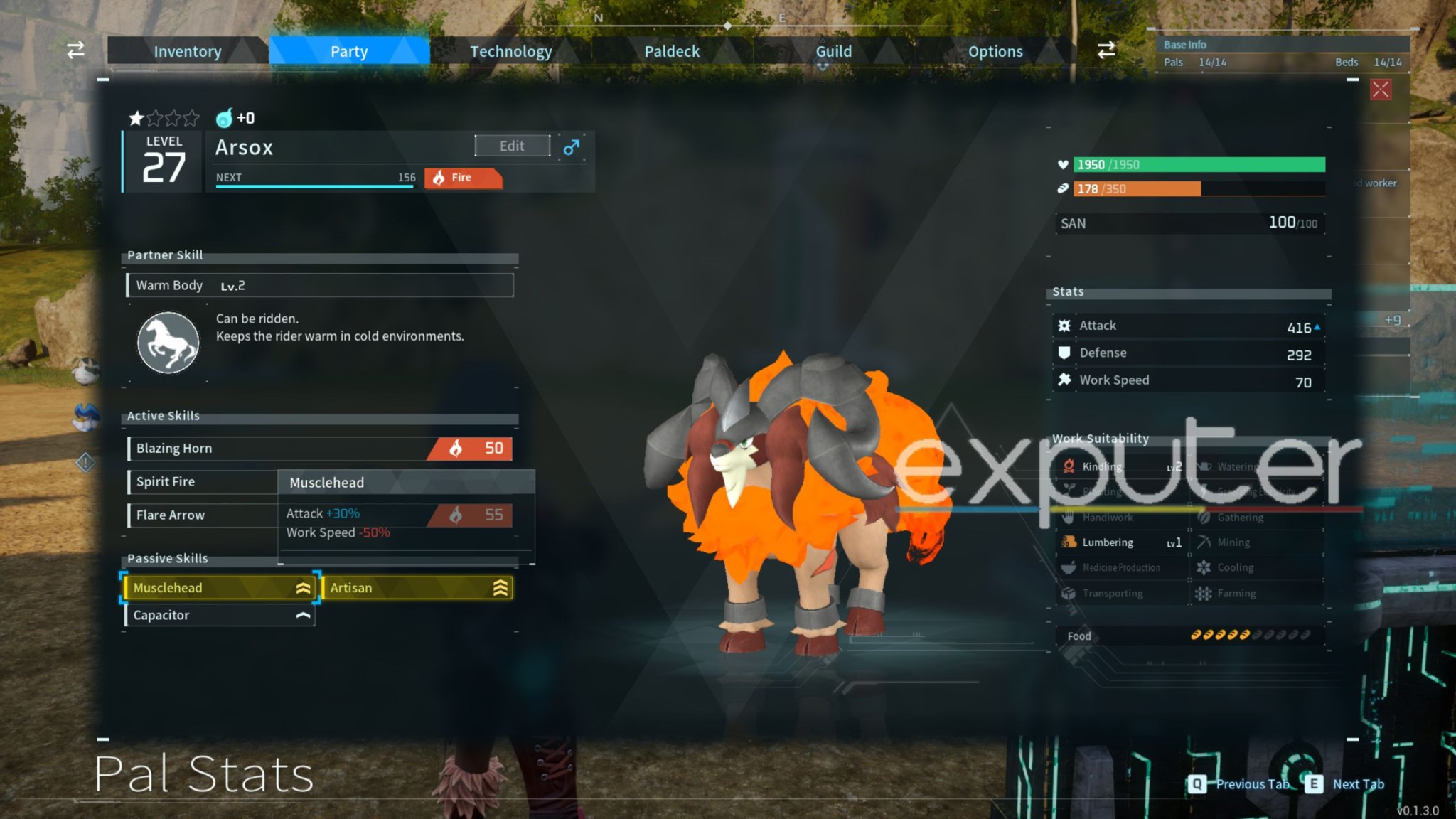1456x819 pixels.
Task: Expand the Capacitor passive skill chevron
Action: click(x=301, y=614)
